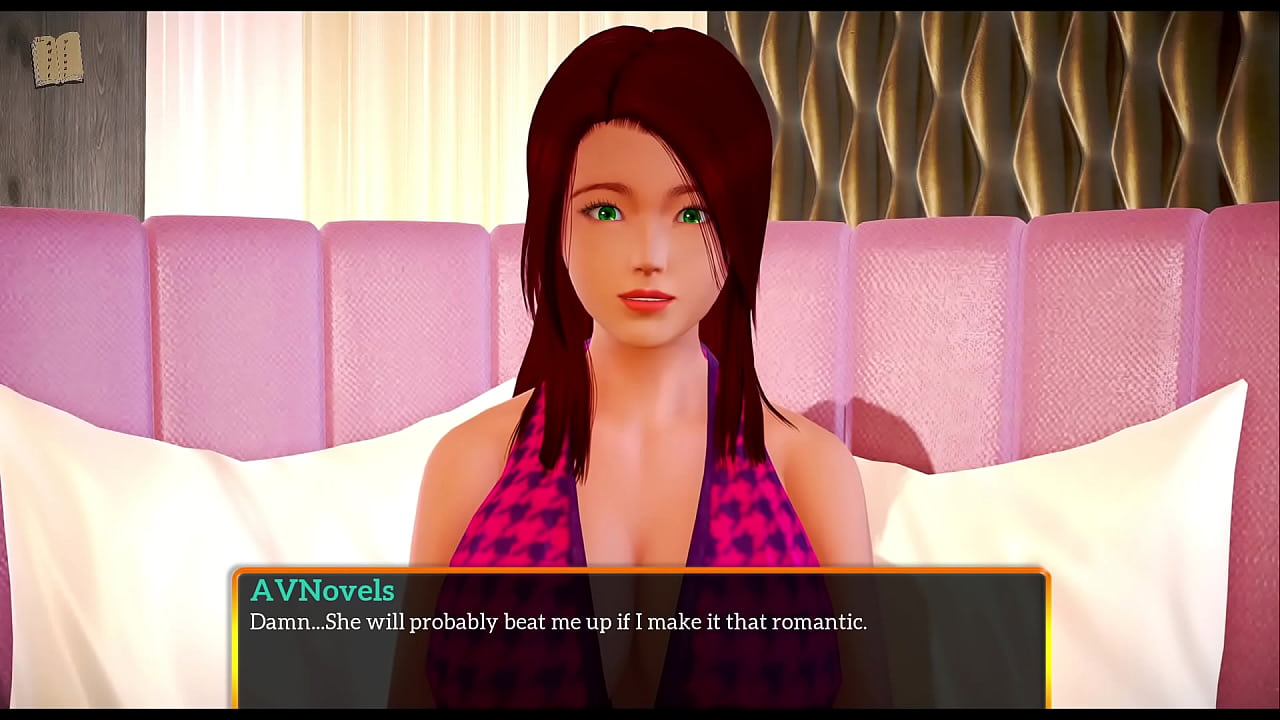Image resolution: width=1280 pixels, height=720 pixels.
Task: Open the book icon menu
Action: 57,60
